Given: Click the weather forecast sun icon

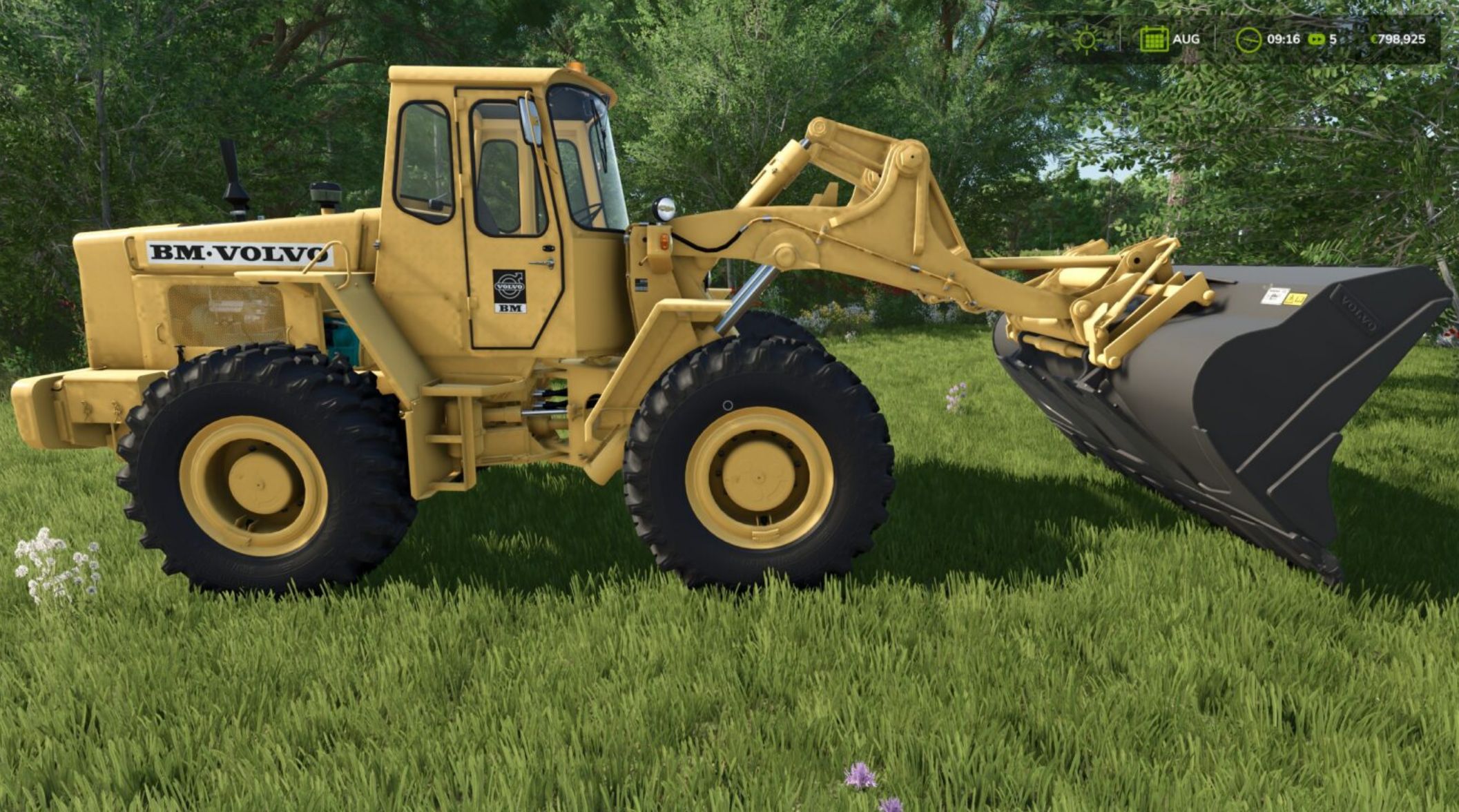Looking at the screenshot, I should pyautogui.click(x=1088, y=40).
